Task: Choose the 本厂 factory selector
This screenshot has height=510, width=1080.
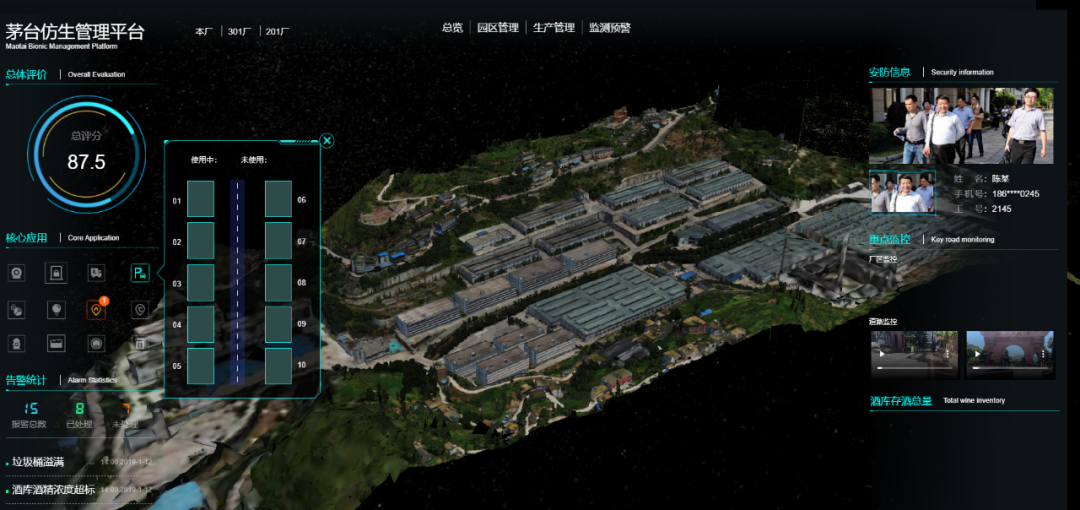Action: pyautogui.click(x=204, y=32)
